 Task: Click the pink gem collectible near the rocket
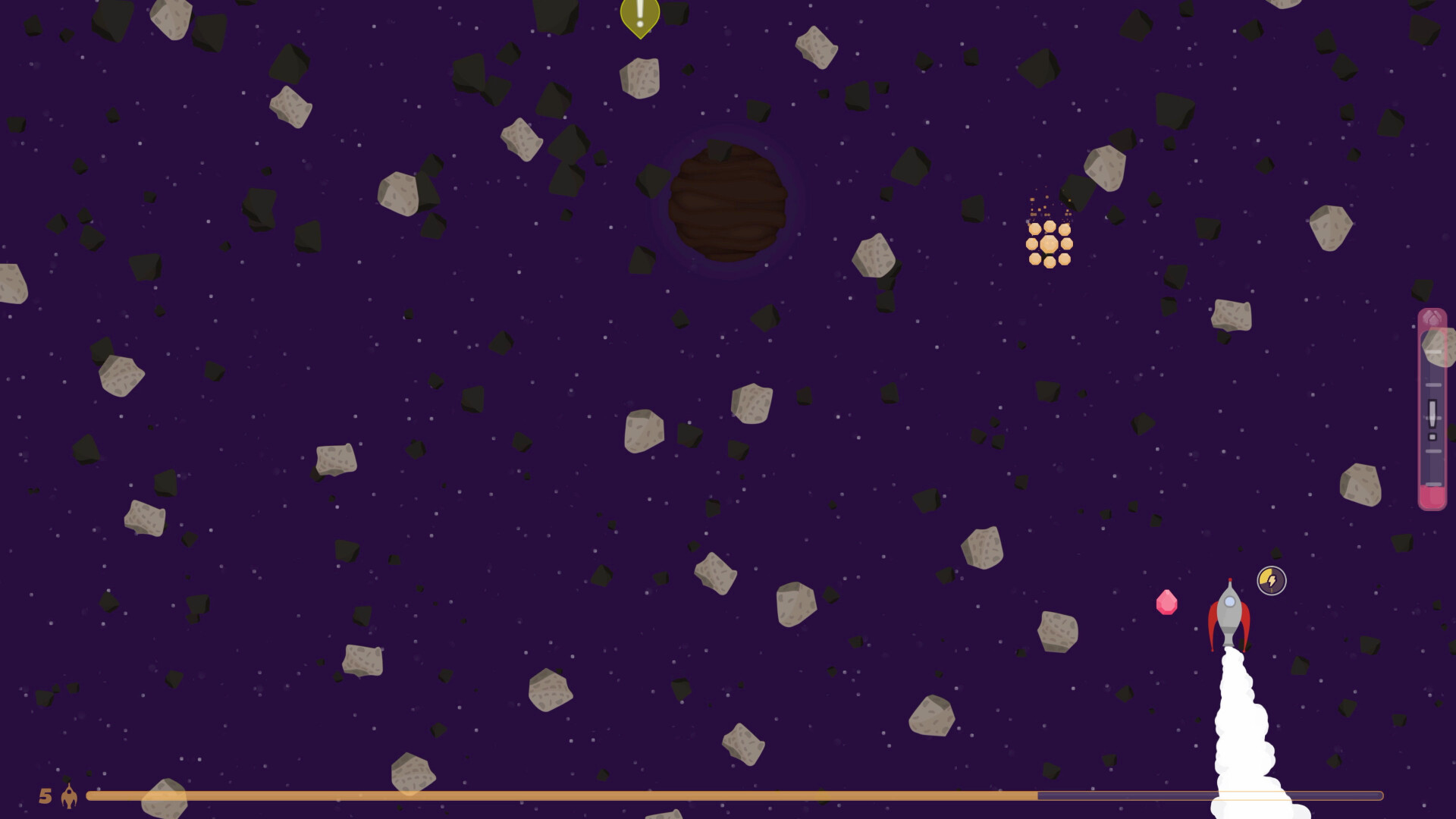1168,601
